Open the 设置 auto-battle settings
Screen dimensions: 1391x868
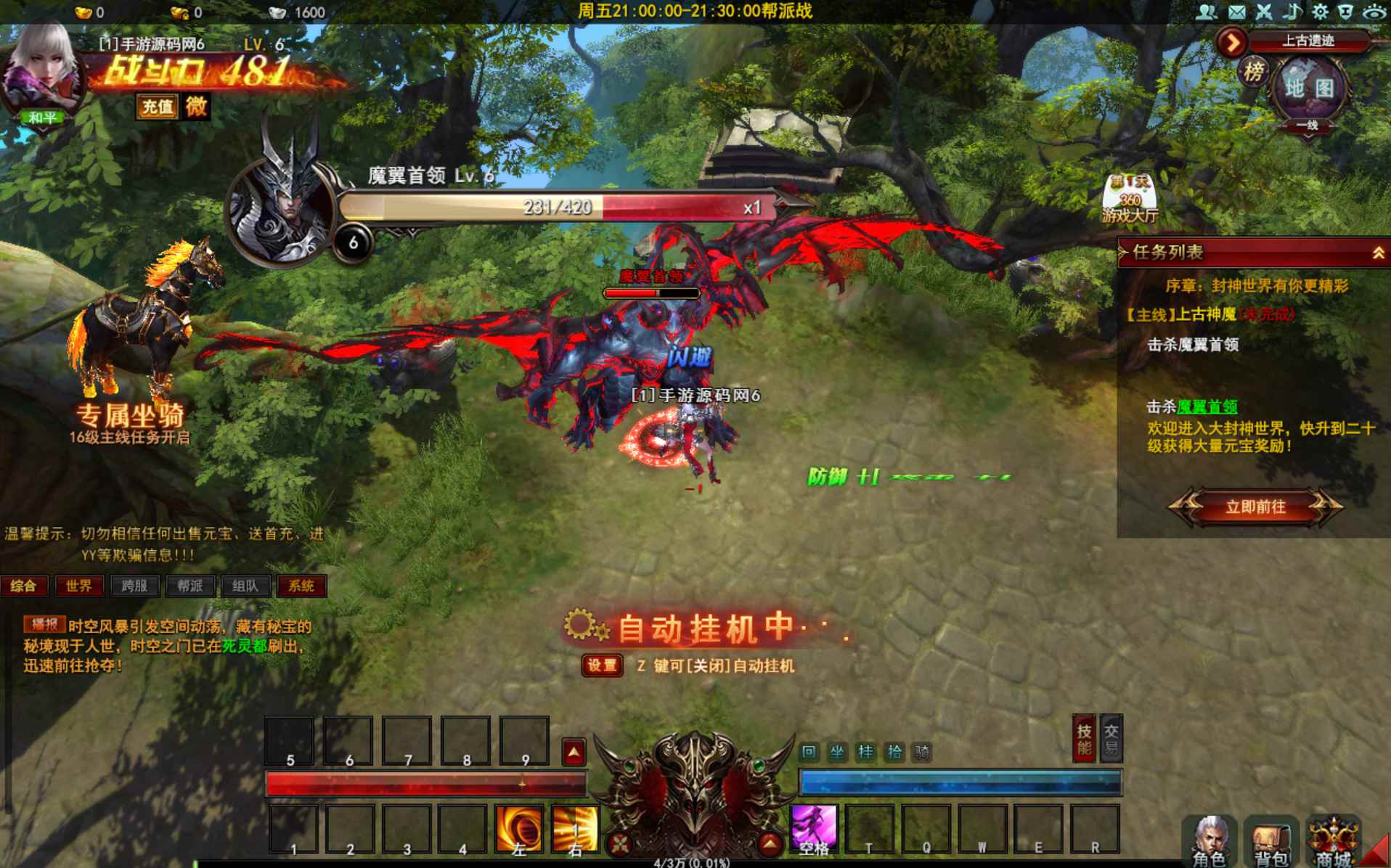(x=602, y=666)
